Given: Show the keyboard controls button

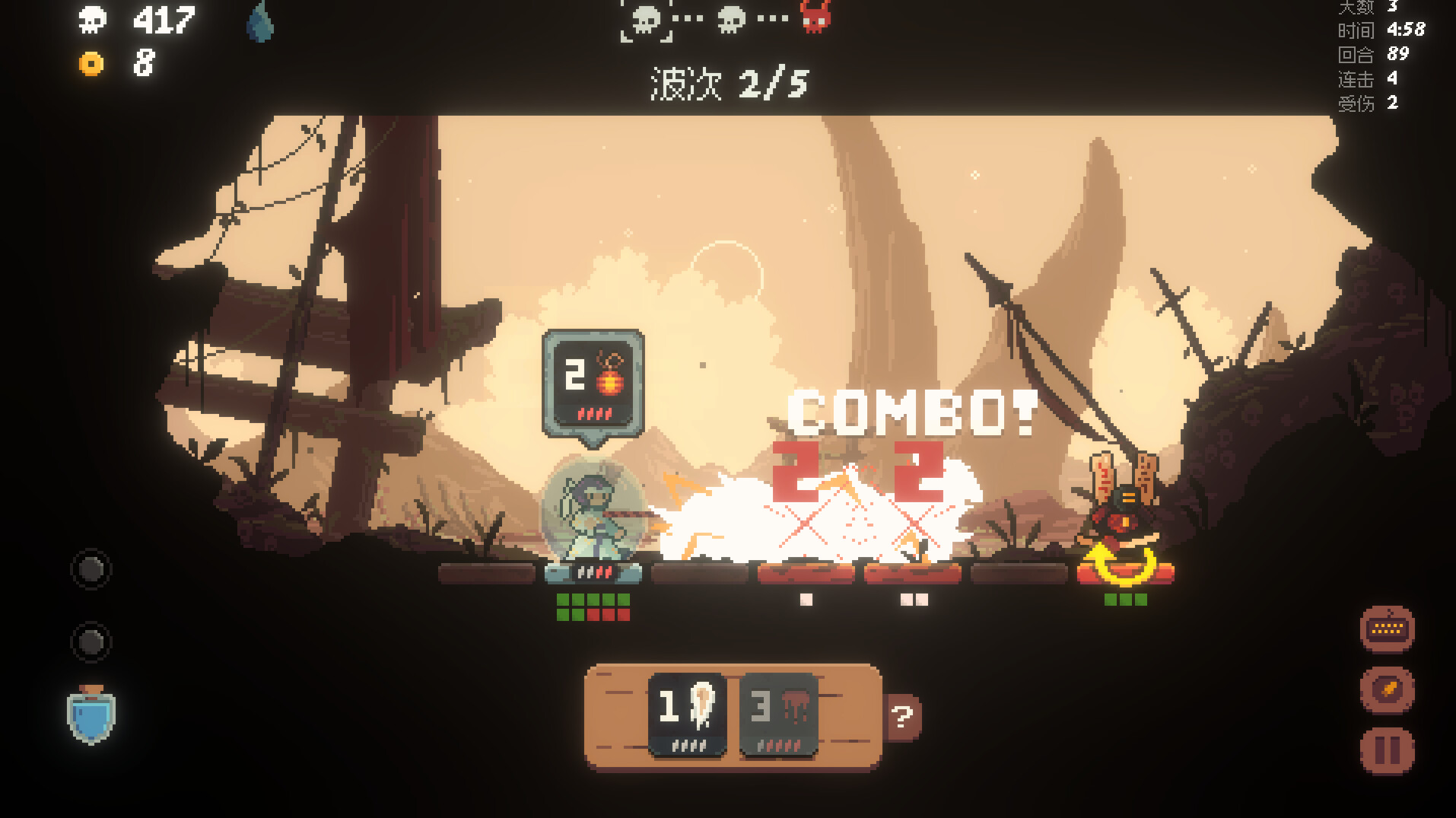Looking at the screenshot, I should (x=1386, y=629).
